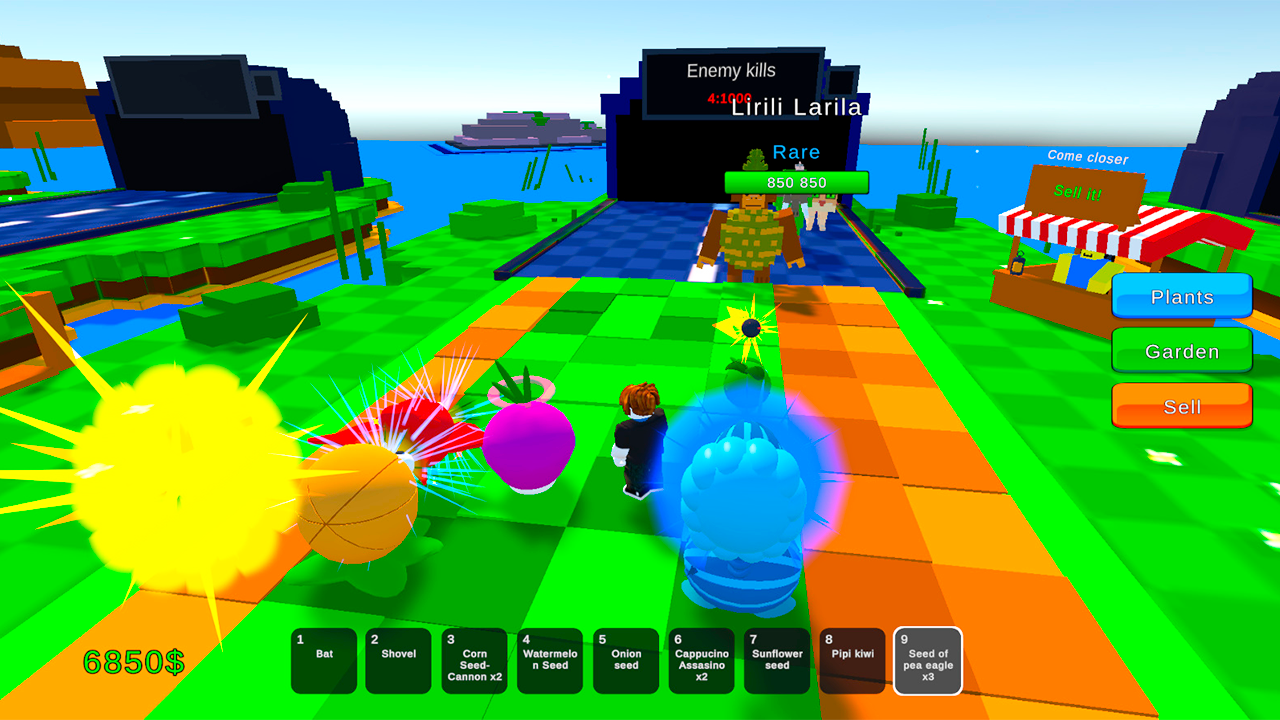Select the Pipi kiwi item
The width and height of the screenshot is (1280, 720).
coord(852,661)
